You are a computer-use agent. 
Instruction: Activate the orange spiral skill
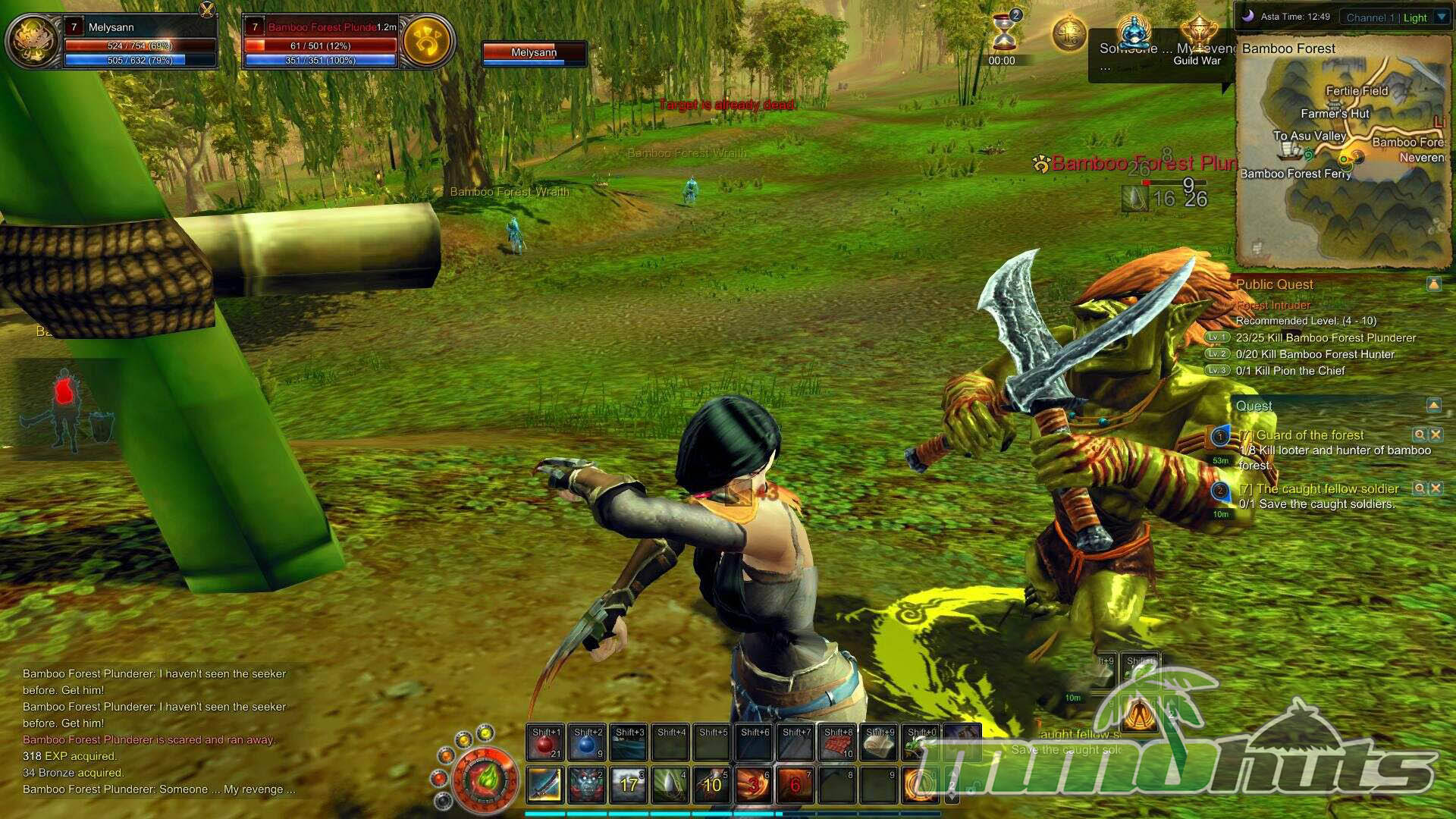click(921, 785)
